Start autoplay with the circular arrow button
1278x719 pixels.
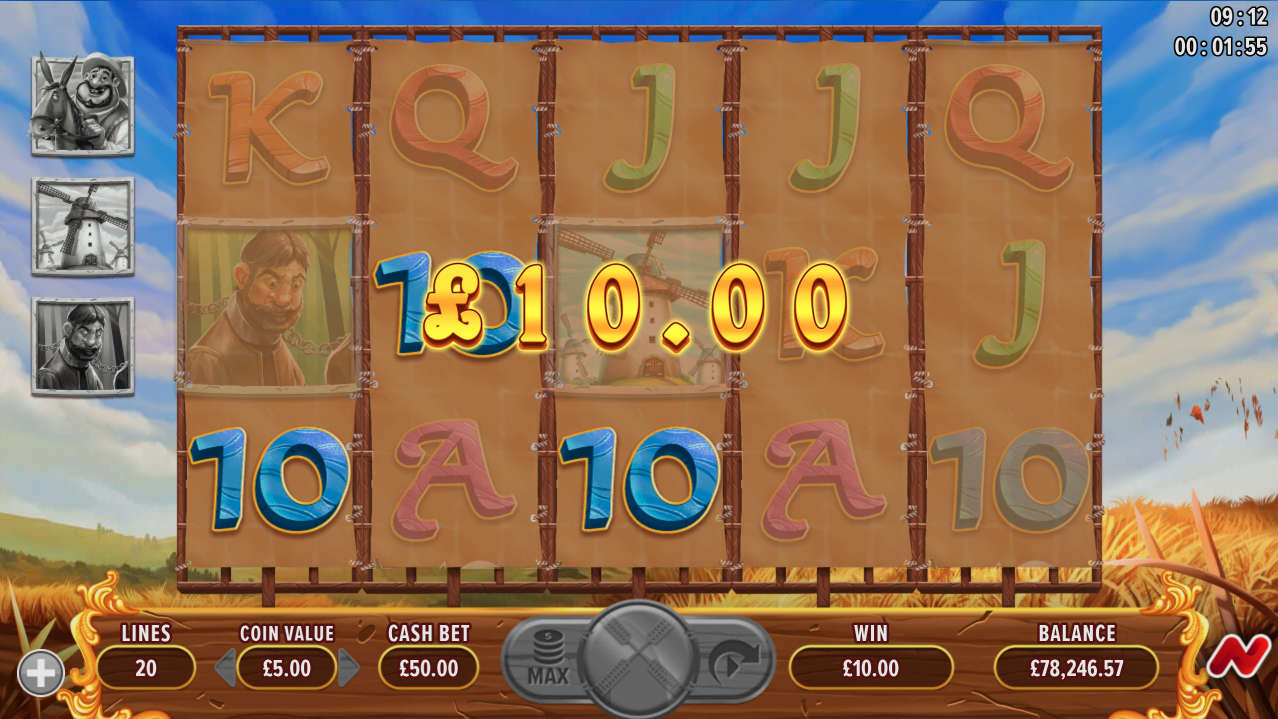(733, 661)
